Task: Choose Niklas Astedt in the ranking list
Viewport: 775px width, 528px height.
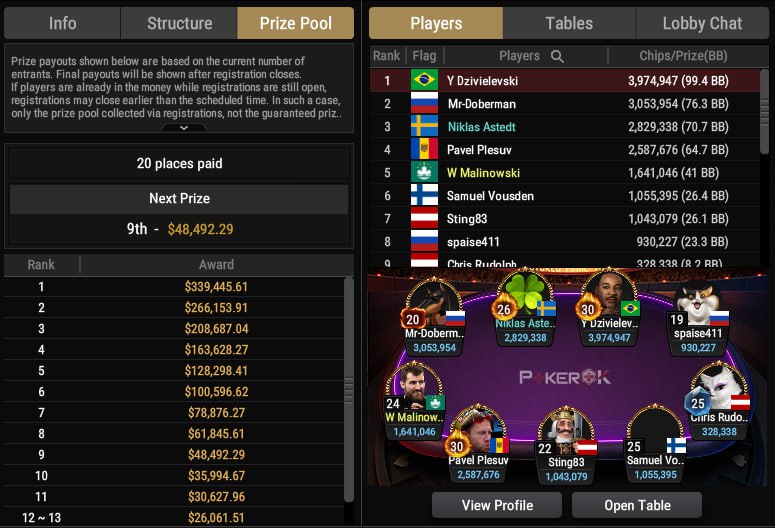Action: click(x=565, y=126)
